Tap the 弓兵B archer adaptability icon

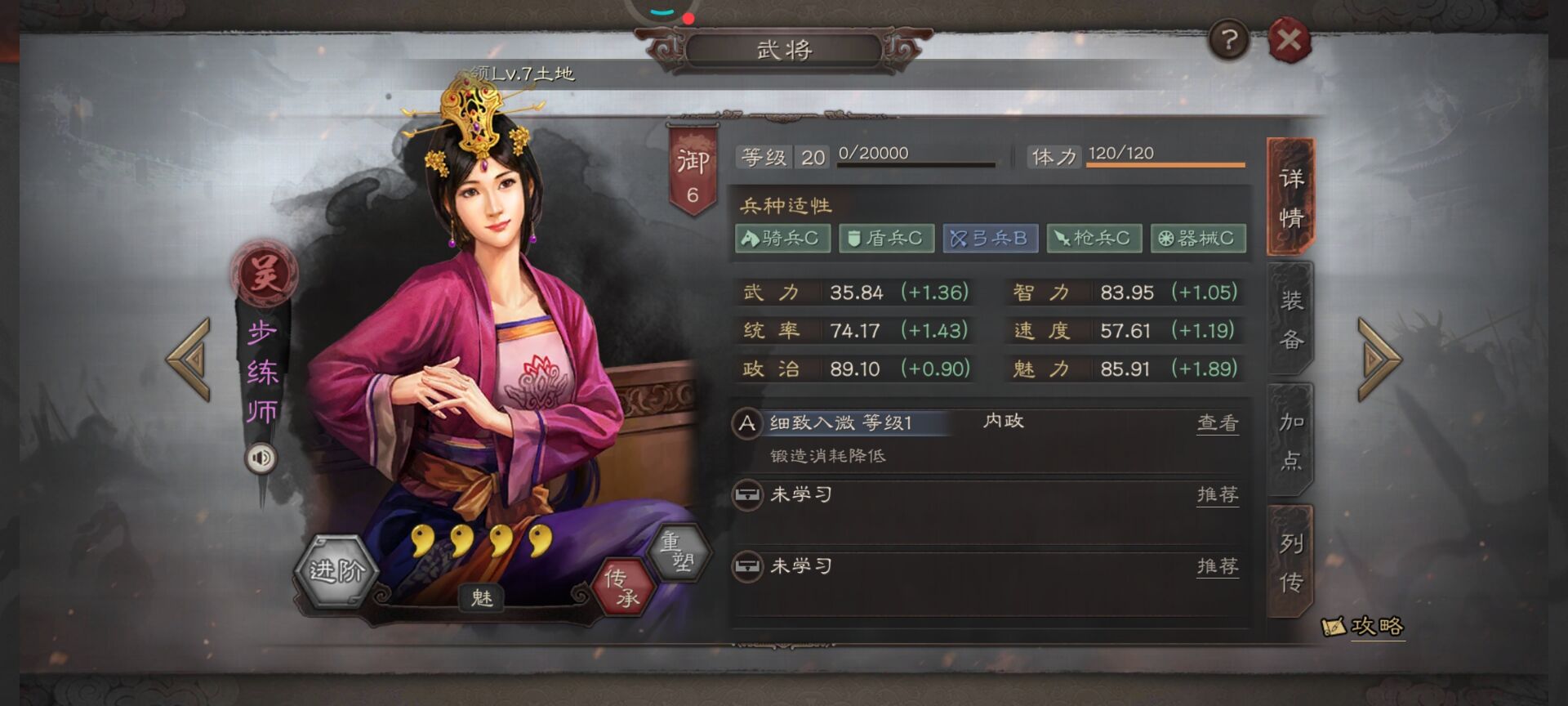[x=990, y=239]
